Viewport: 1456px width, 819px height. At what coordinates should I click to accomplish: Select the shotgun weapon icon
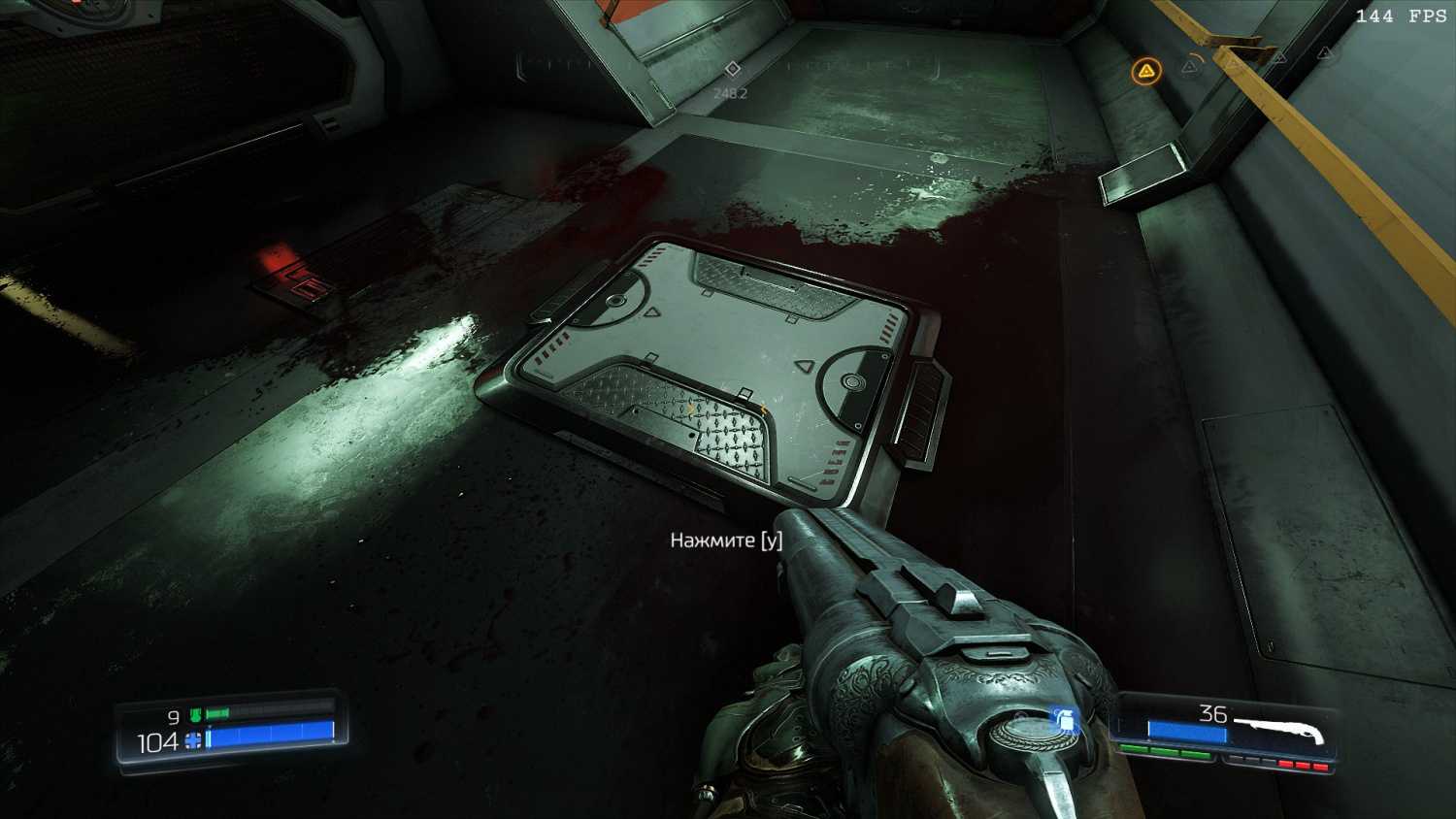[x=1279, y=729]
